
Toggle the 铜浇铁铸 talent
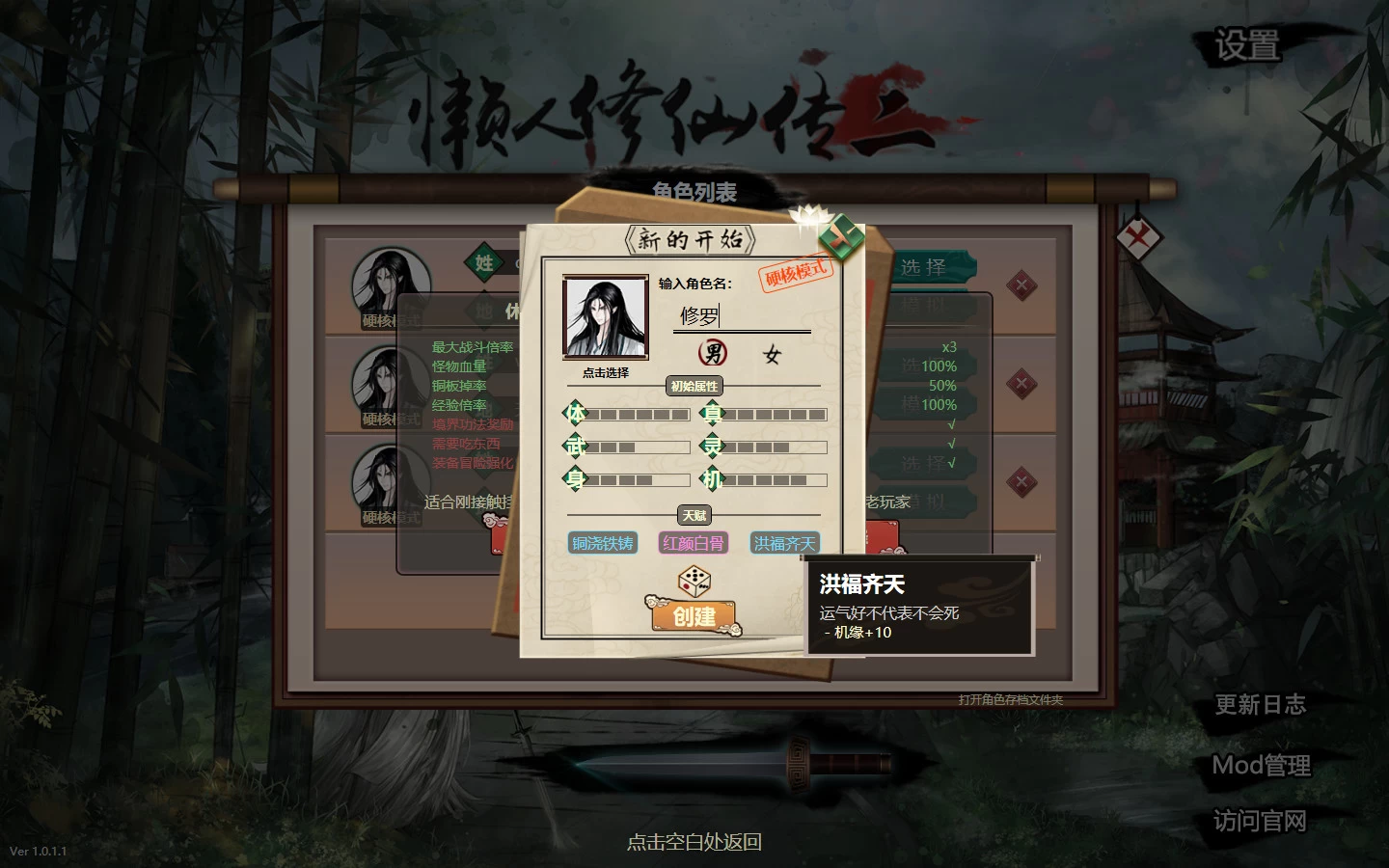point(601,542)
